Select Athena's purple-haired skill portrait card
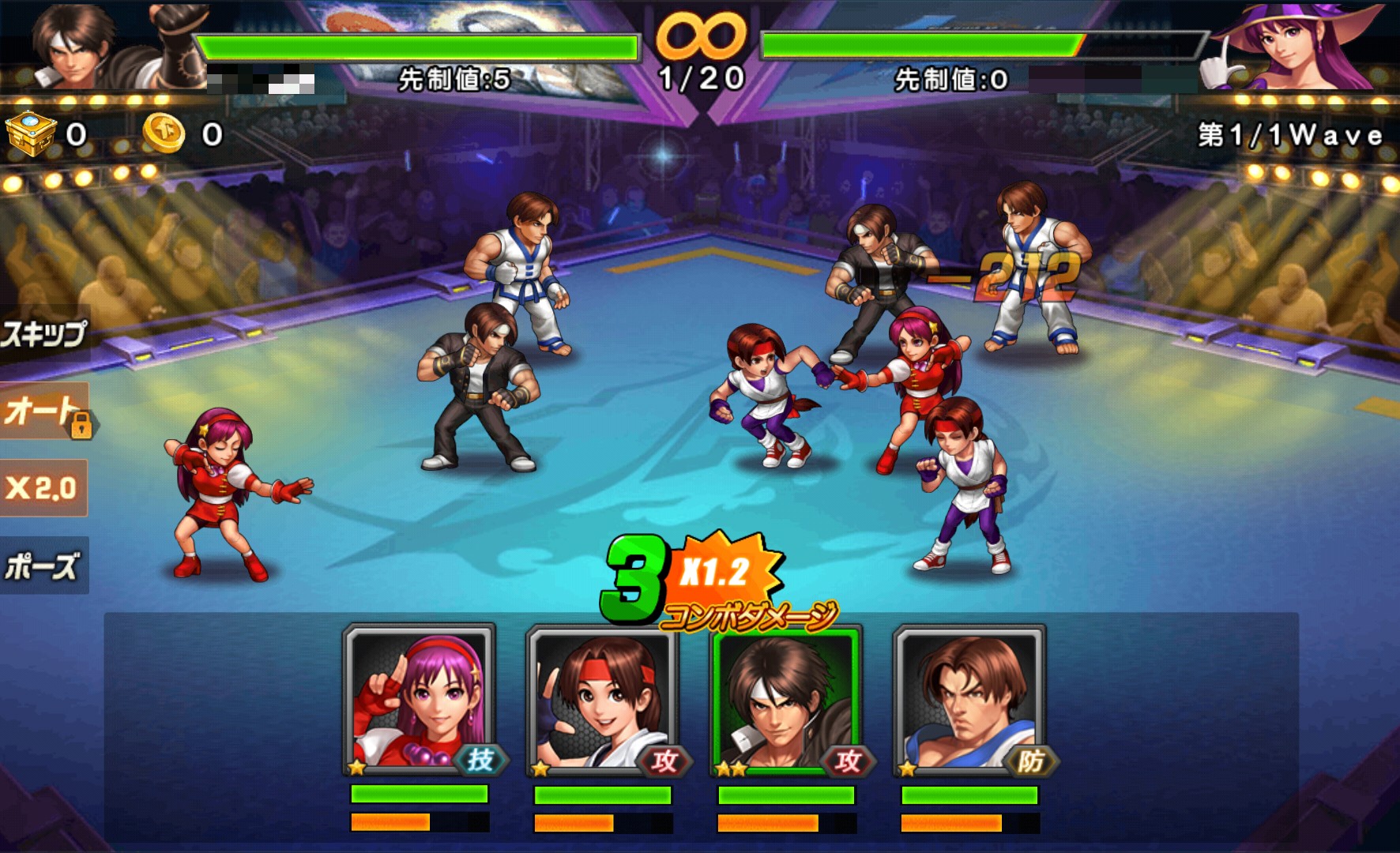 click(420, 700)
